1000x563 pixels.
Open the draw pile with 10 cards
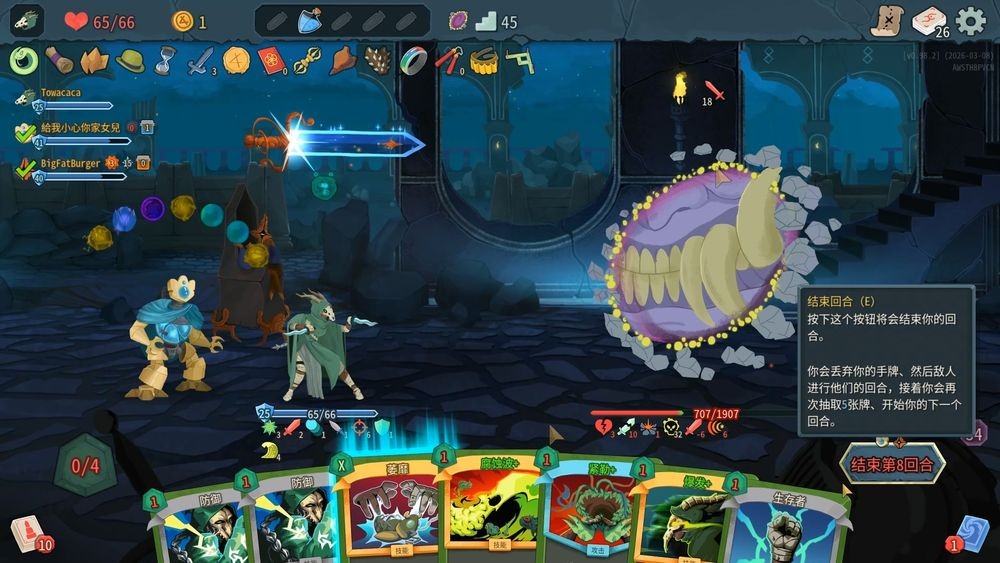tap(27, 531)
